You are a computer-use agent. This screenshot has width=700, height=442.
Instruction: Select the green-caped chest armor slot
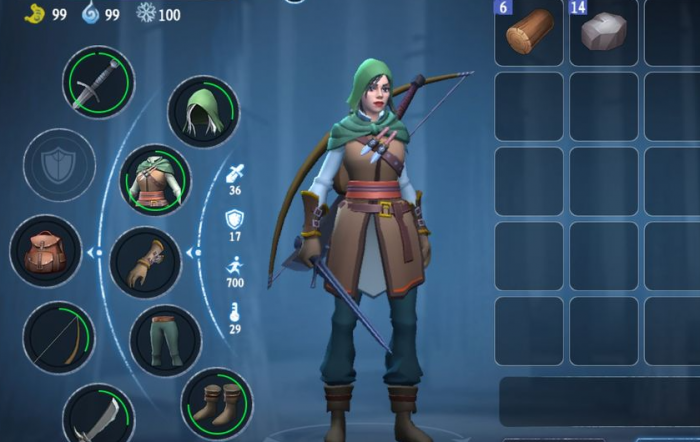pos(155,181)
